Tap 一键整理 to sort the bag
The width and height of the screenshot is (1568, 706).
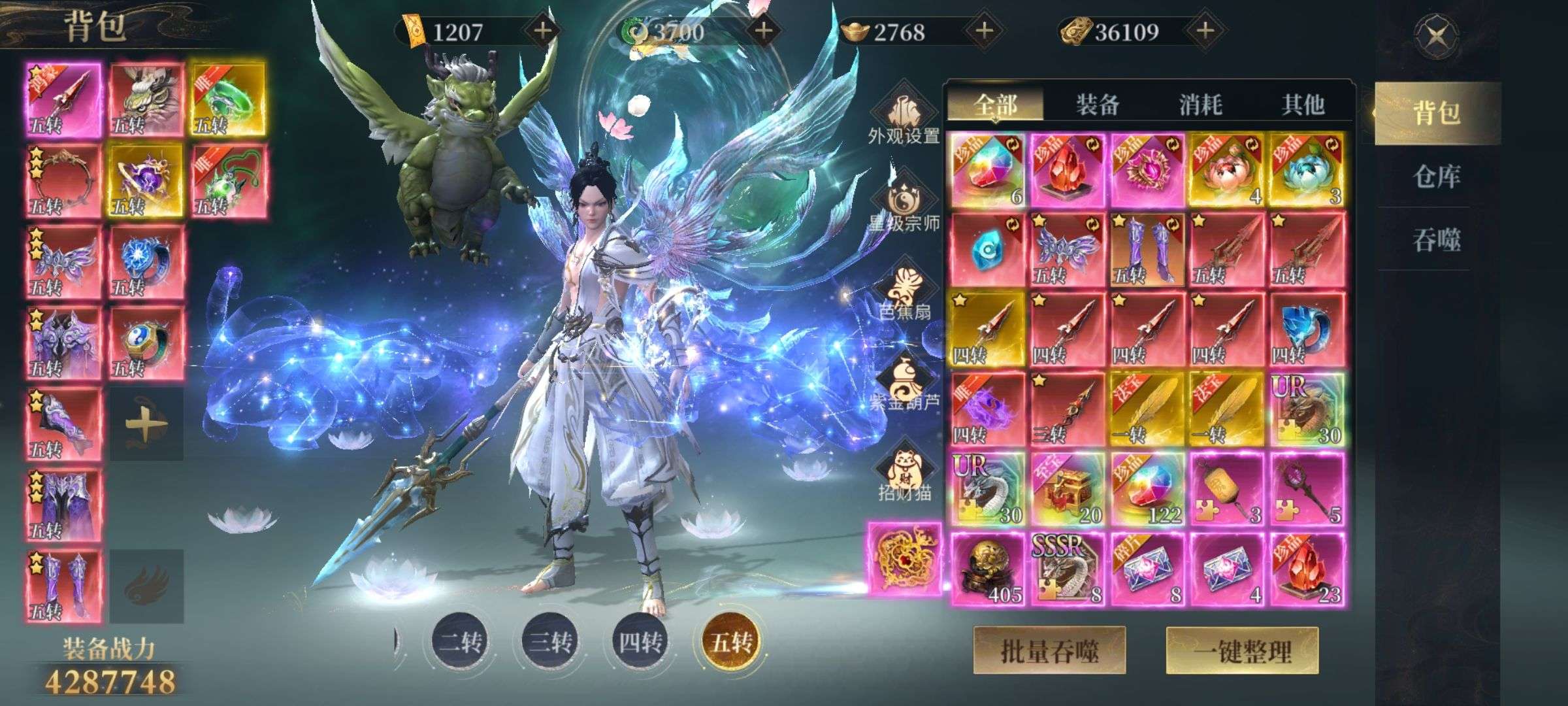click(x=1242, y=650)
